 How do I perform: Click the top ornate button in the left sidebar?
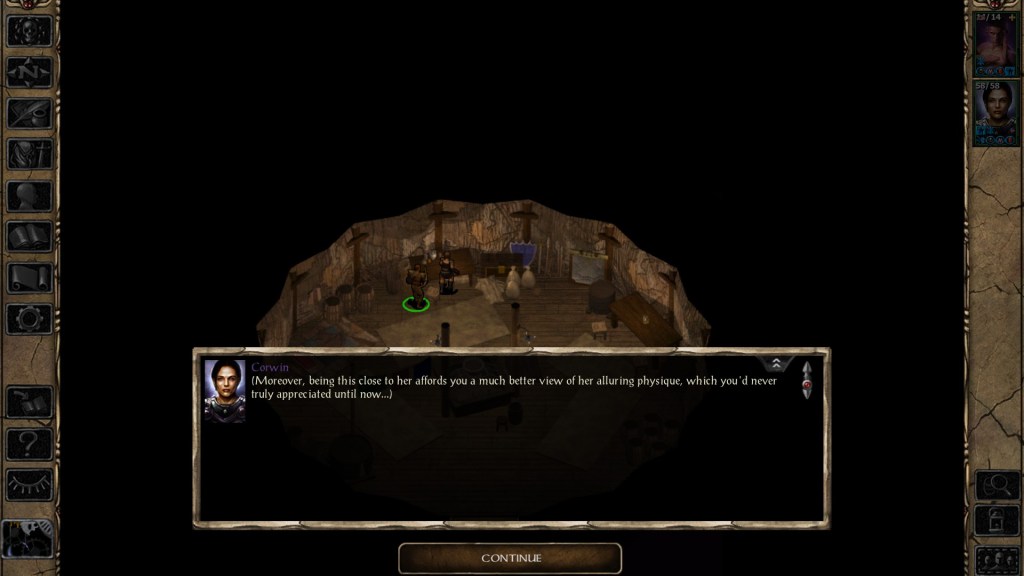[29, 30]
